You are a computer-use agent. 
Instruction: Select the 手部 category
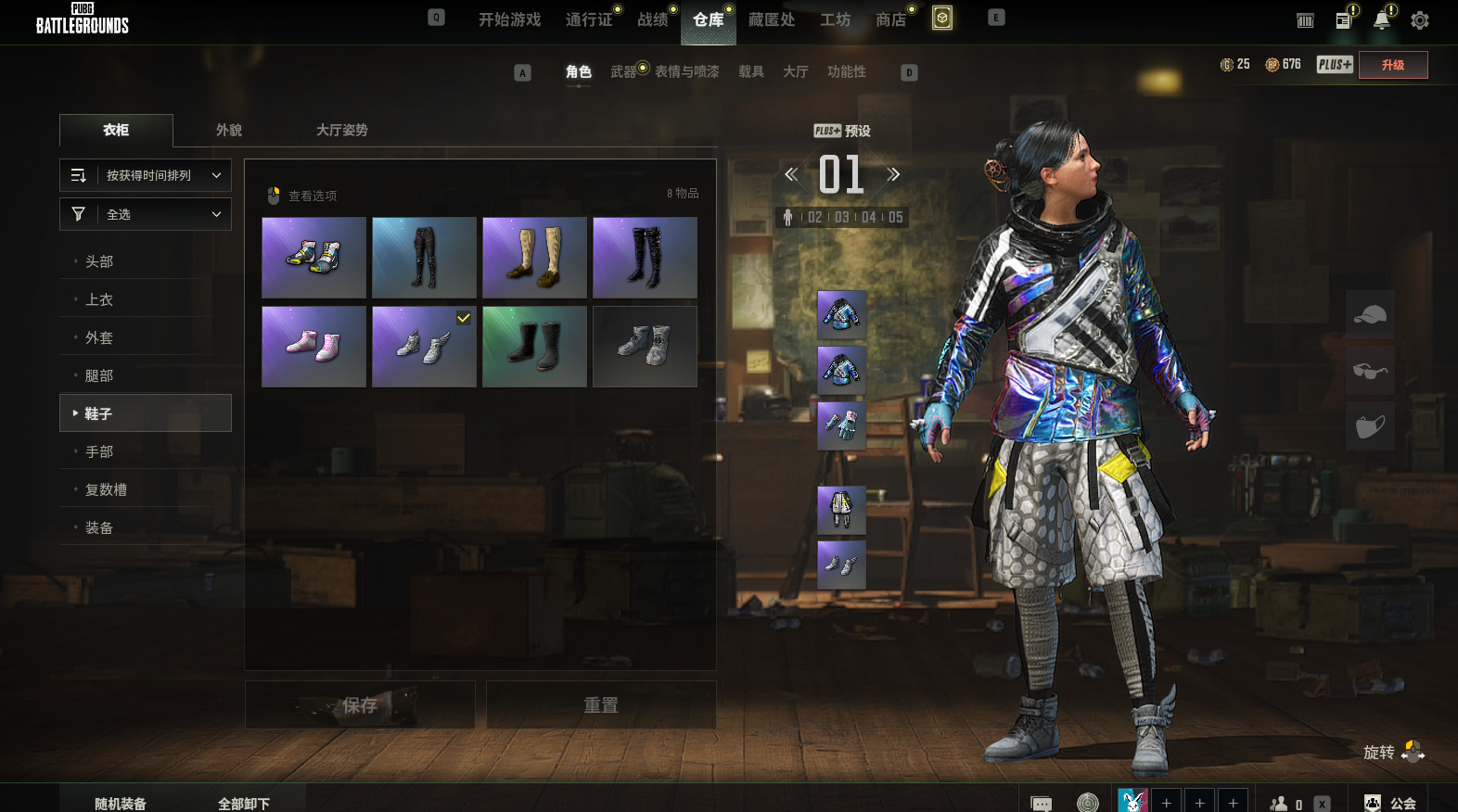(x=99, y=451)
